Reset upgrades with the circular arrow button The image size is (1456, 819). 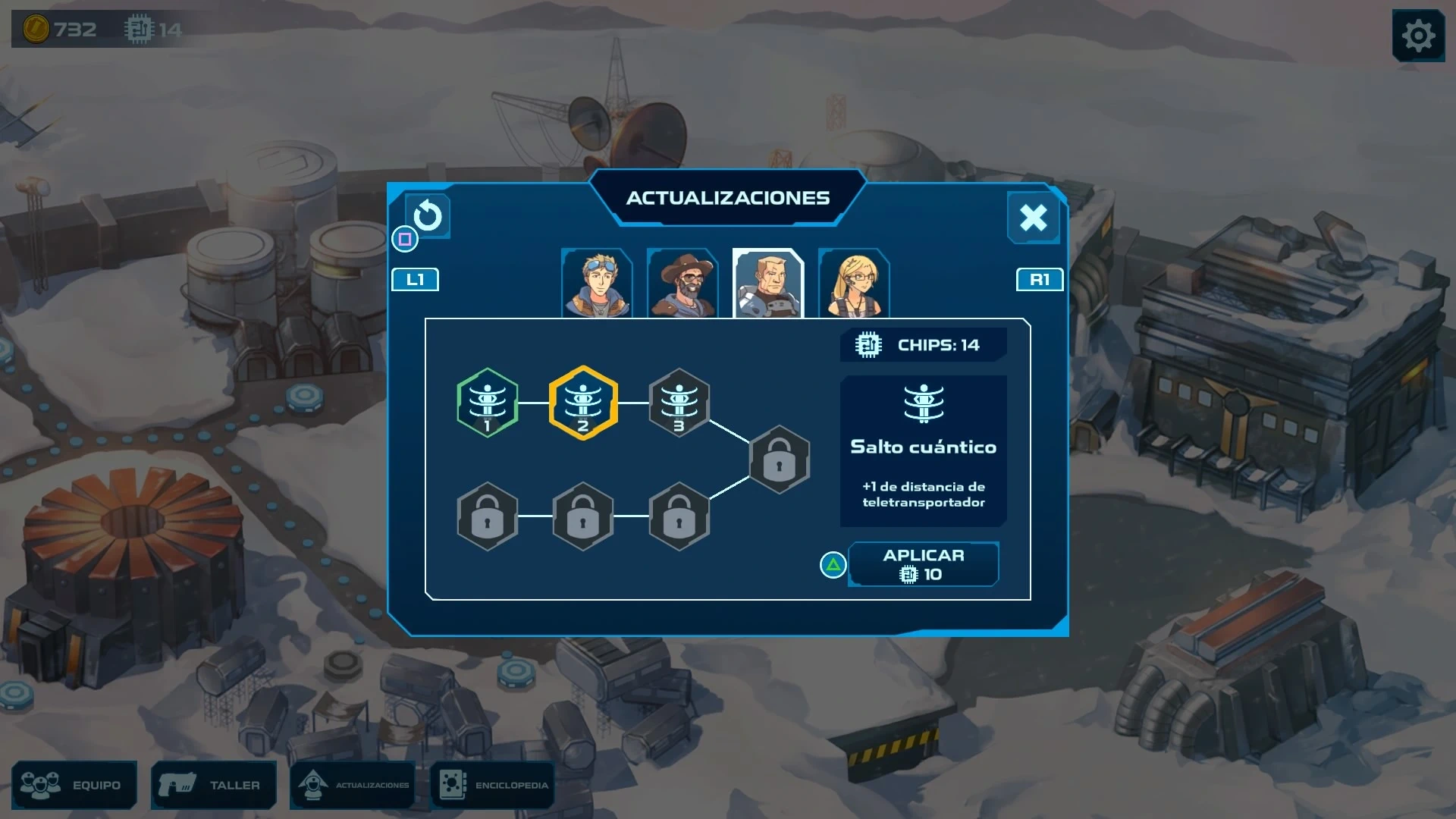(x=428, y=216)
